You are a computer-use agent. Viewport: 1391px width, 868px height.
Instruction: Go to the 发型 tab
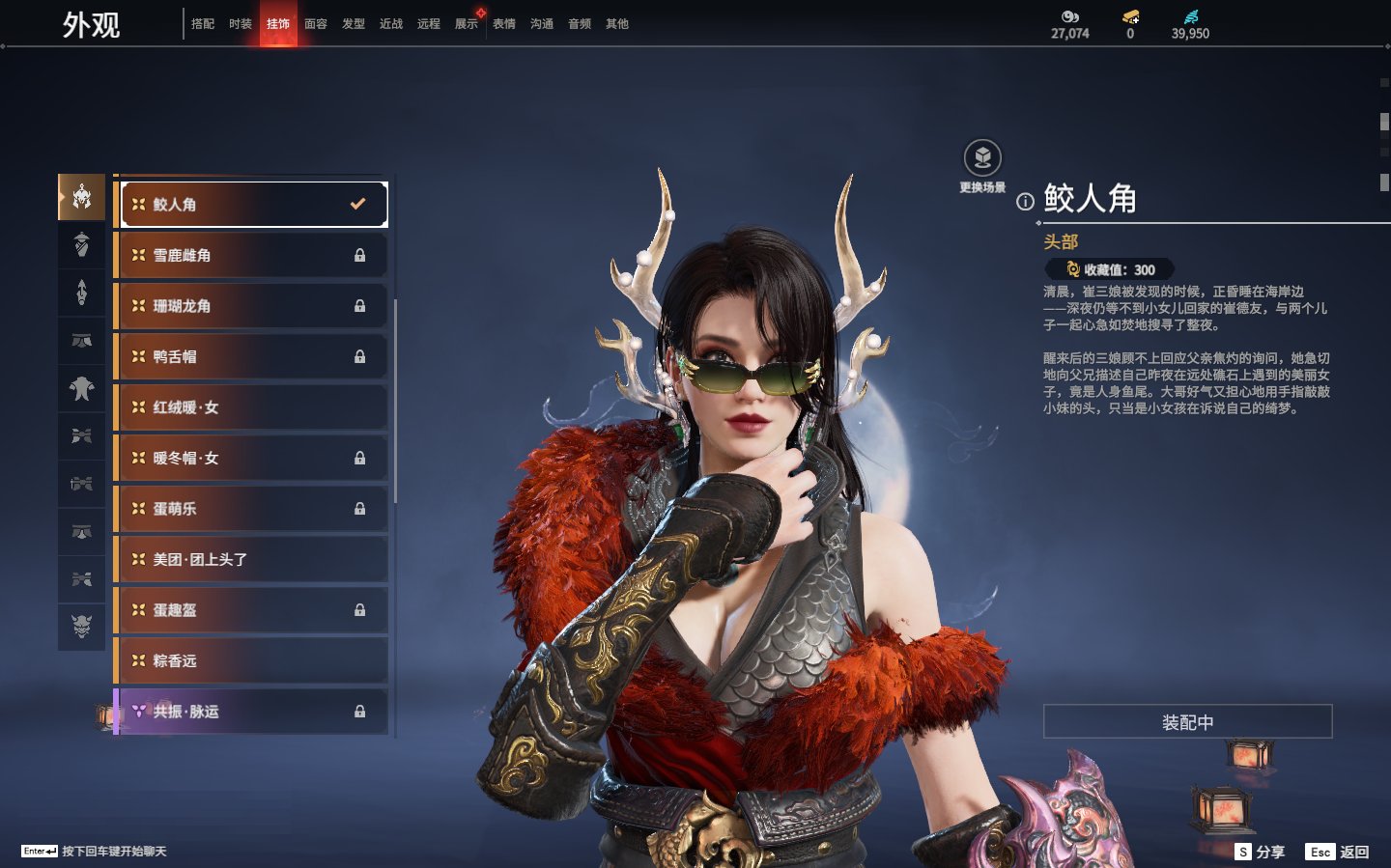pyautogui.click(x=354, y=24)
